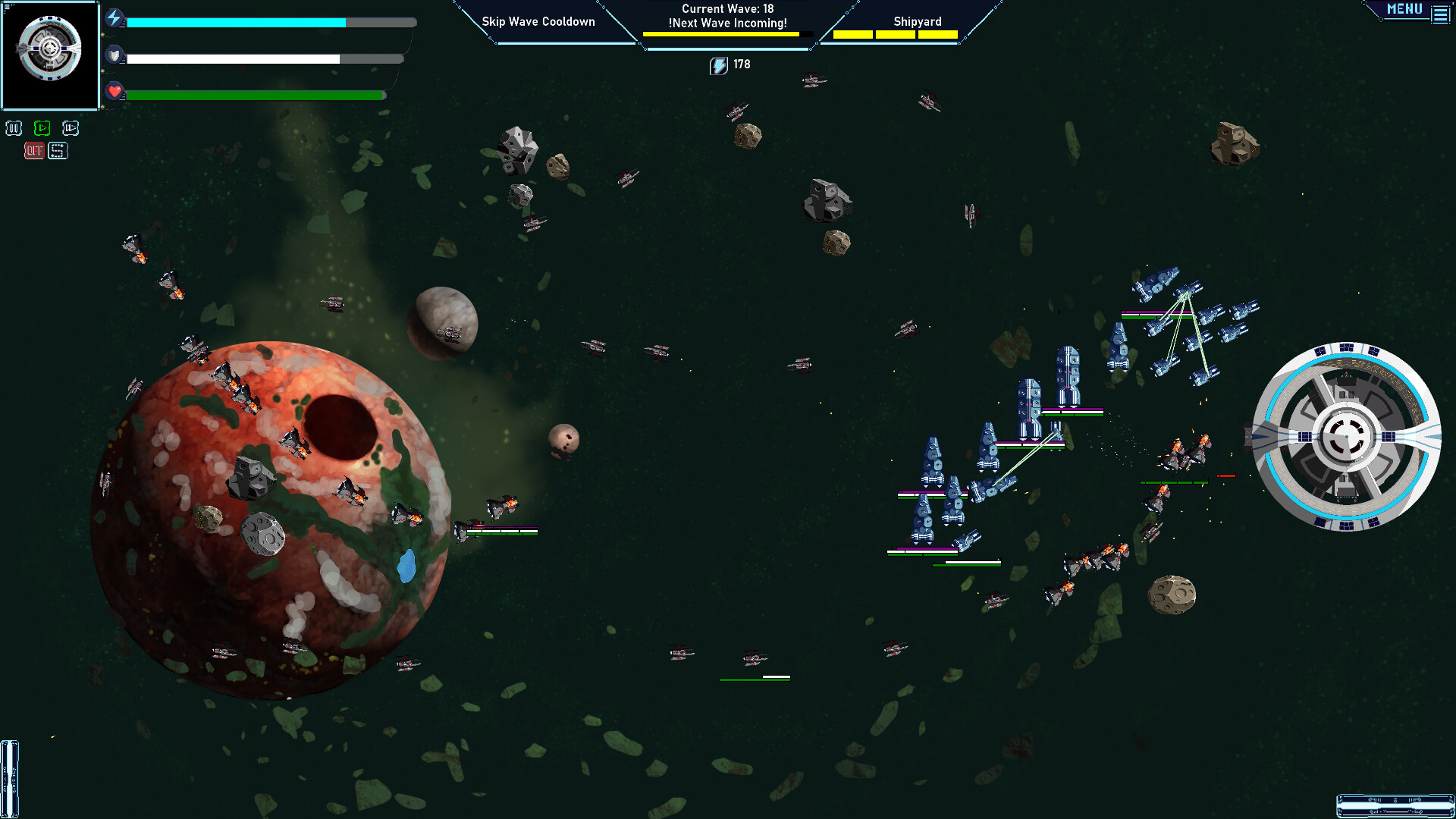Toggle the red OFF button

point(33,151)
